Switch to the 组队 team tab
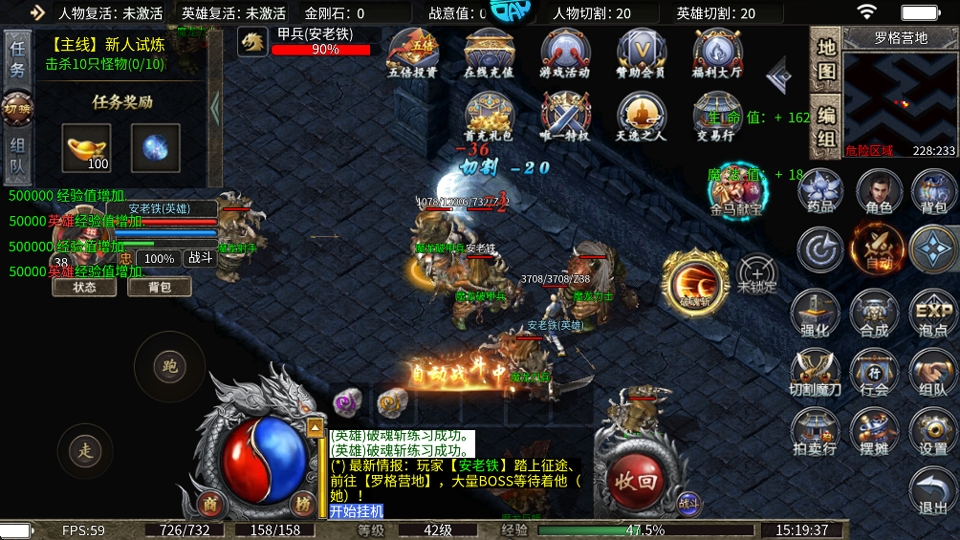The height and width of the screenshot is (540, 960). (17, 160)
